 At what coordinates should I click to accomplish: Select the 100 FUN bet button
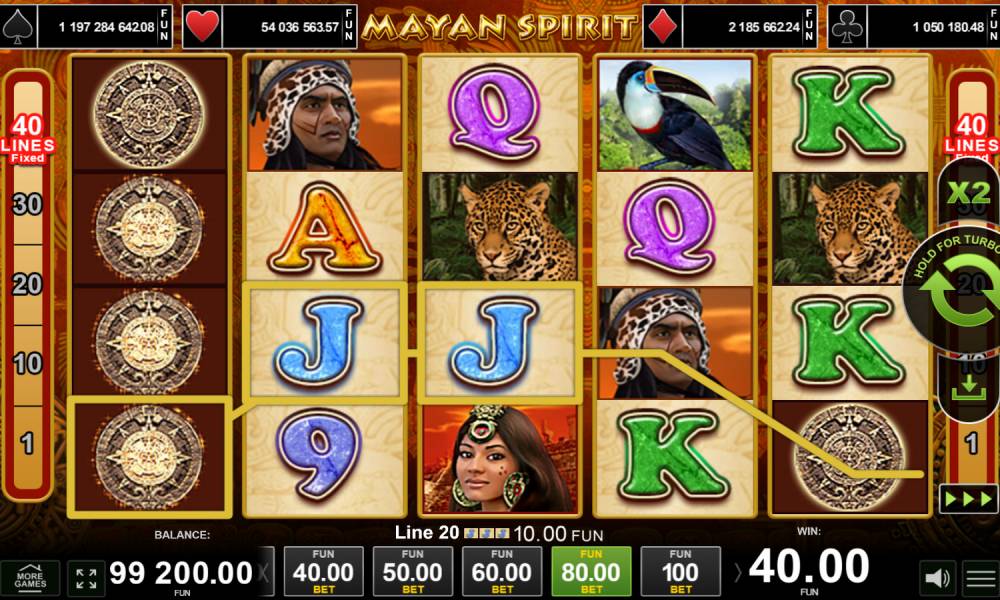tap(680, 572)
